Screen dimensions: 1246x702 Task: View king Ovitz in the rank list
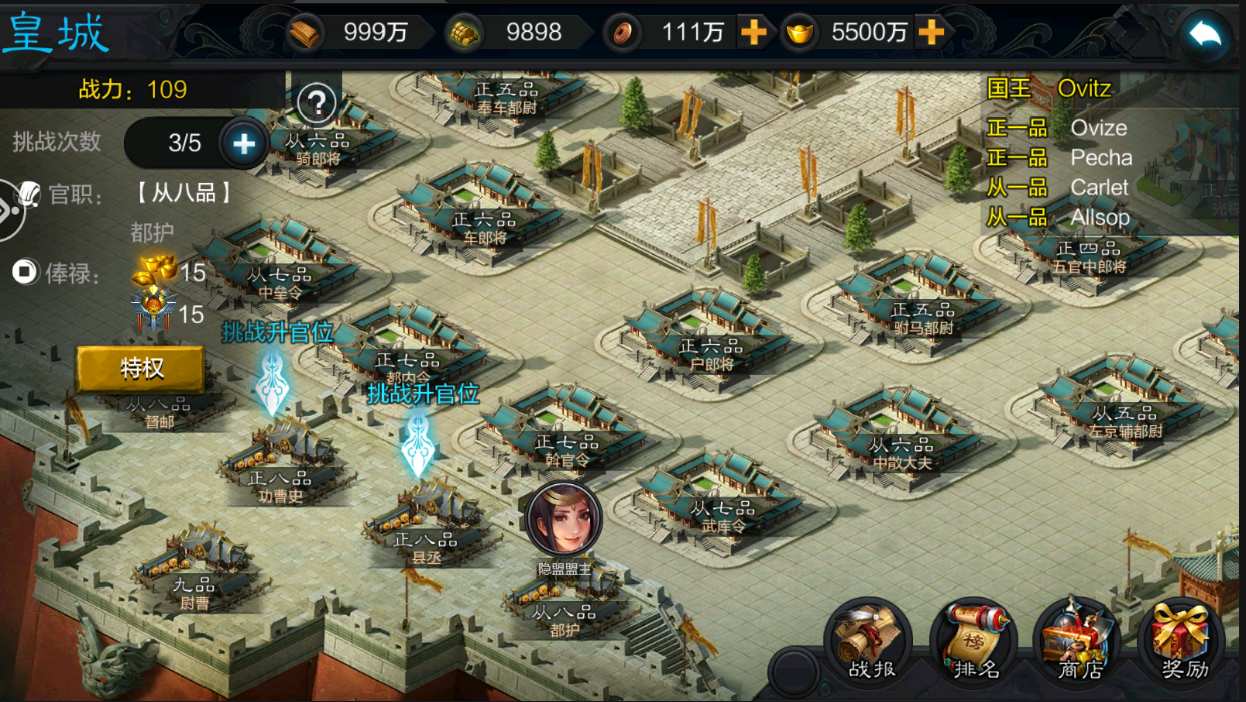coord(1084,88)
